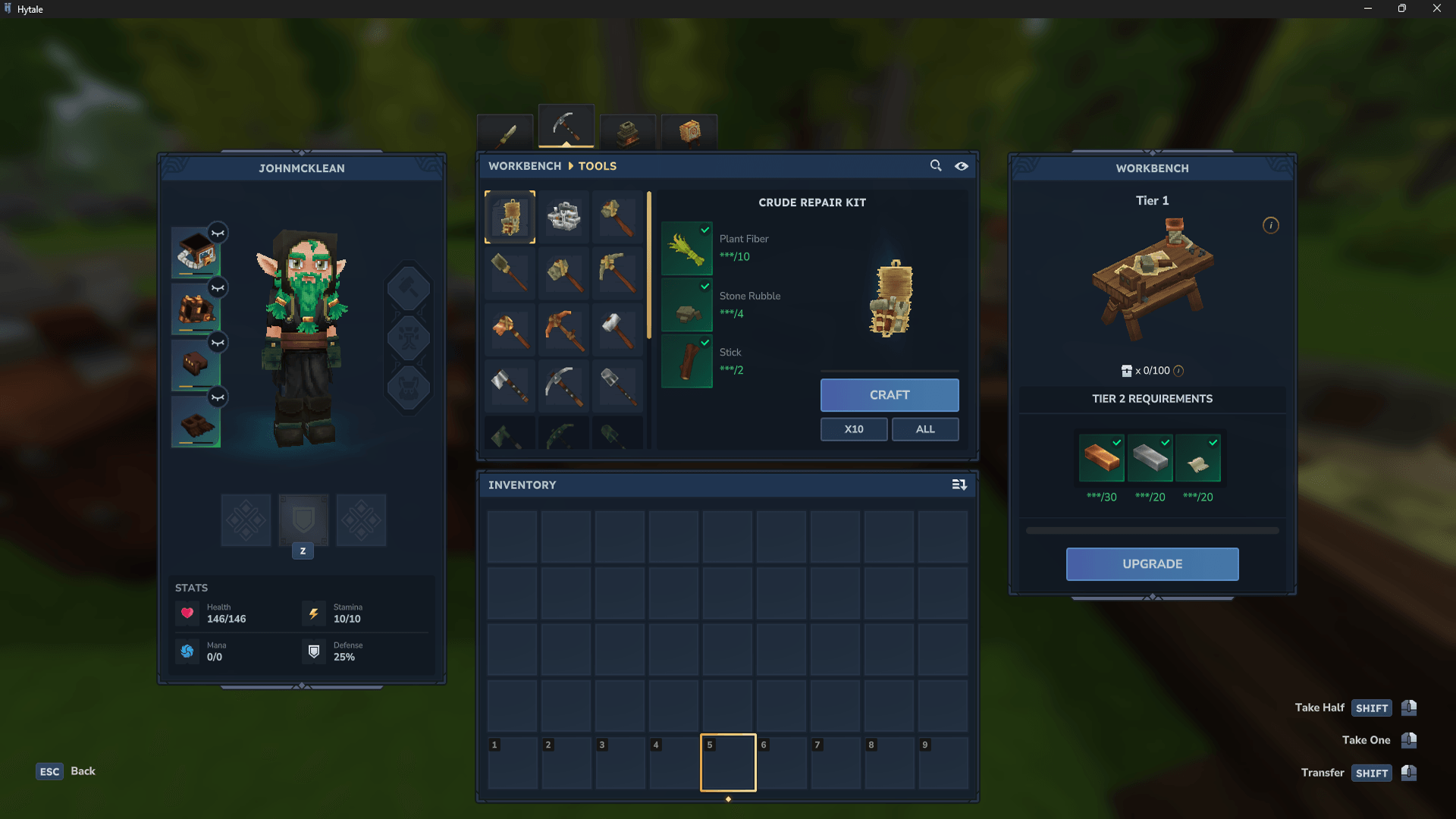Viewport: 1456px width, 819px height.
Task: Craft the Crude Repair Kit
Action: click(x=889, y=395)
